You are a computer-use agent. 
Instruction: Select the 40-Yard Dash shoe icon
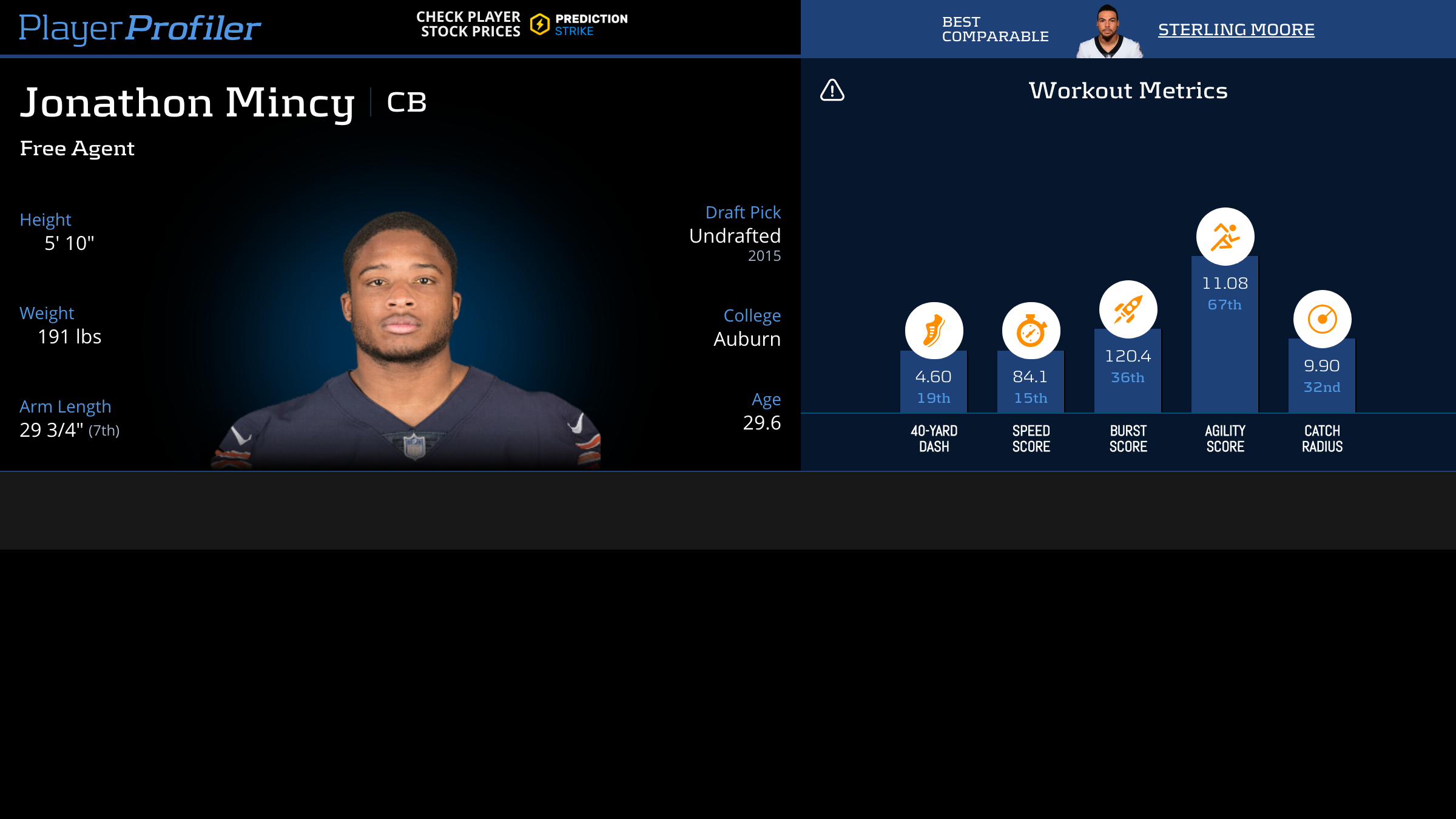point(934,331)
